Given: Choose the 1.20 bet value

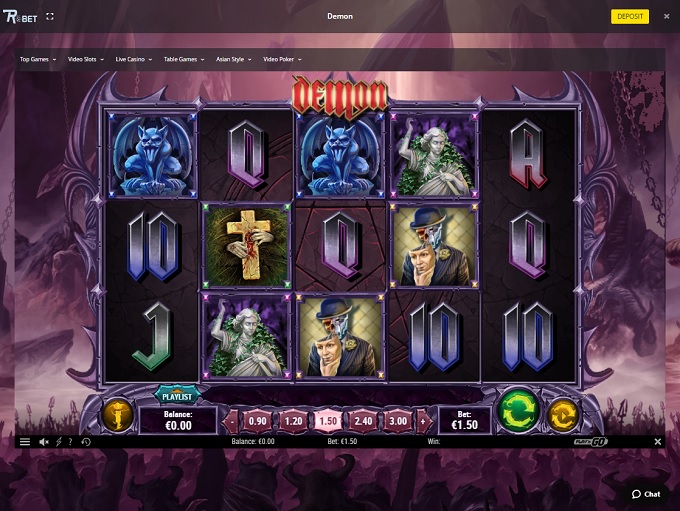Looking at the screenshot, I should (x=293, y=421).
